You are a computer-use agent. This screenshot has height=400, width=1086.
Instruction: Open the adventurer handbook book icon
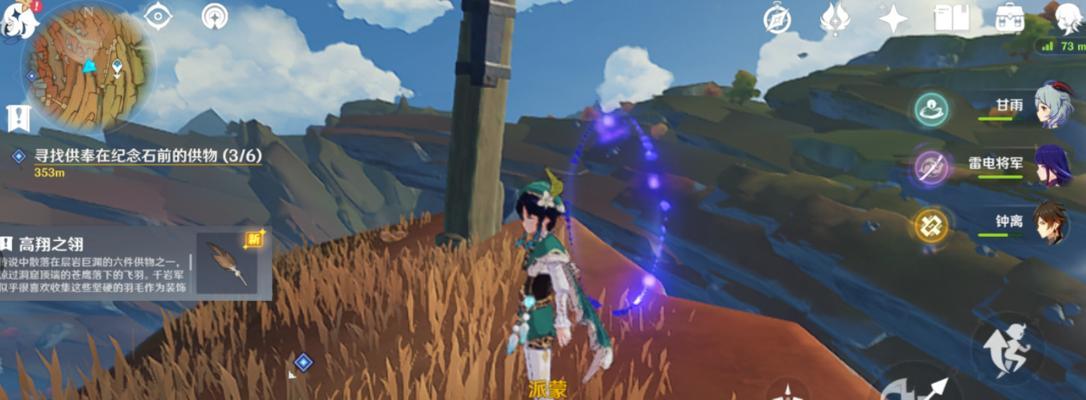[x=951, y=17]
